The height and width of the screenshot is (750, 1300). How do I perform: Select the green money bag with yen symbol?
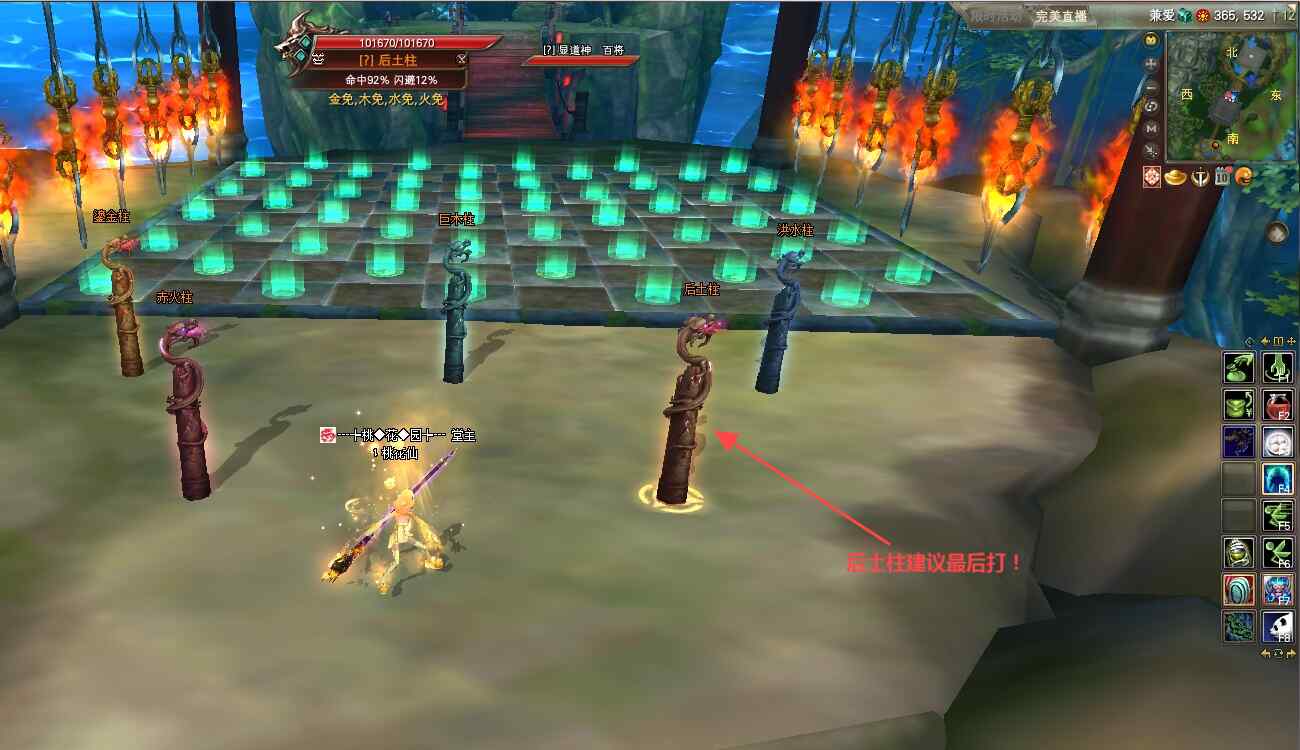tap(1239, 405)
